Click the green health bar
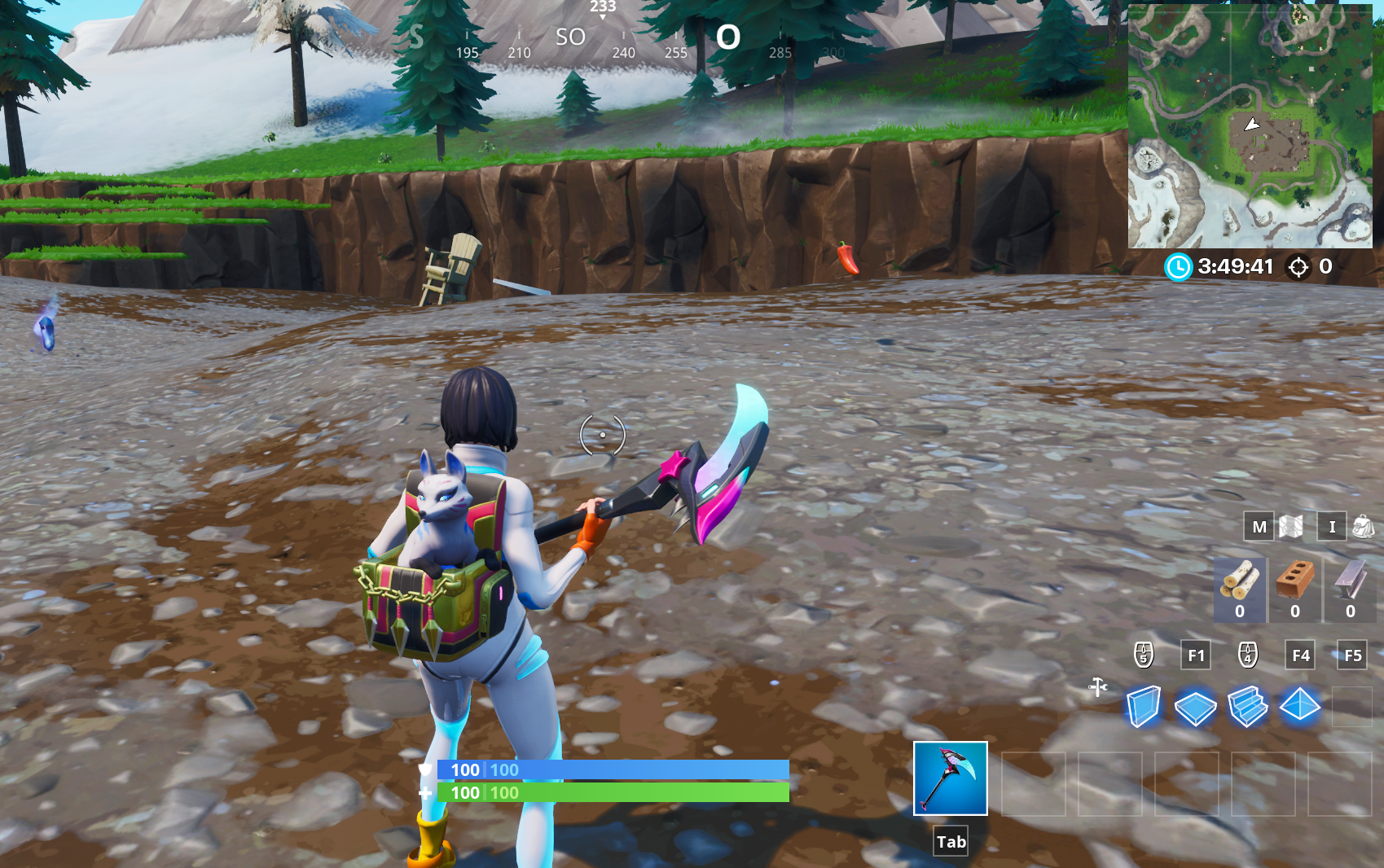1384x868 pixels. [611, 792]
